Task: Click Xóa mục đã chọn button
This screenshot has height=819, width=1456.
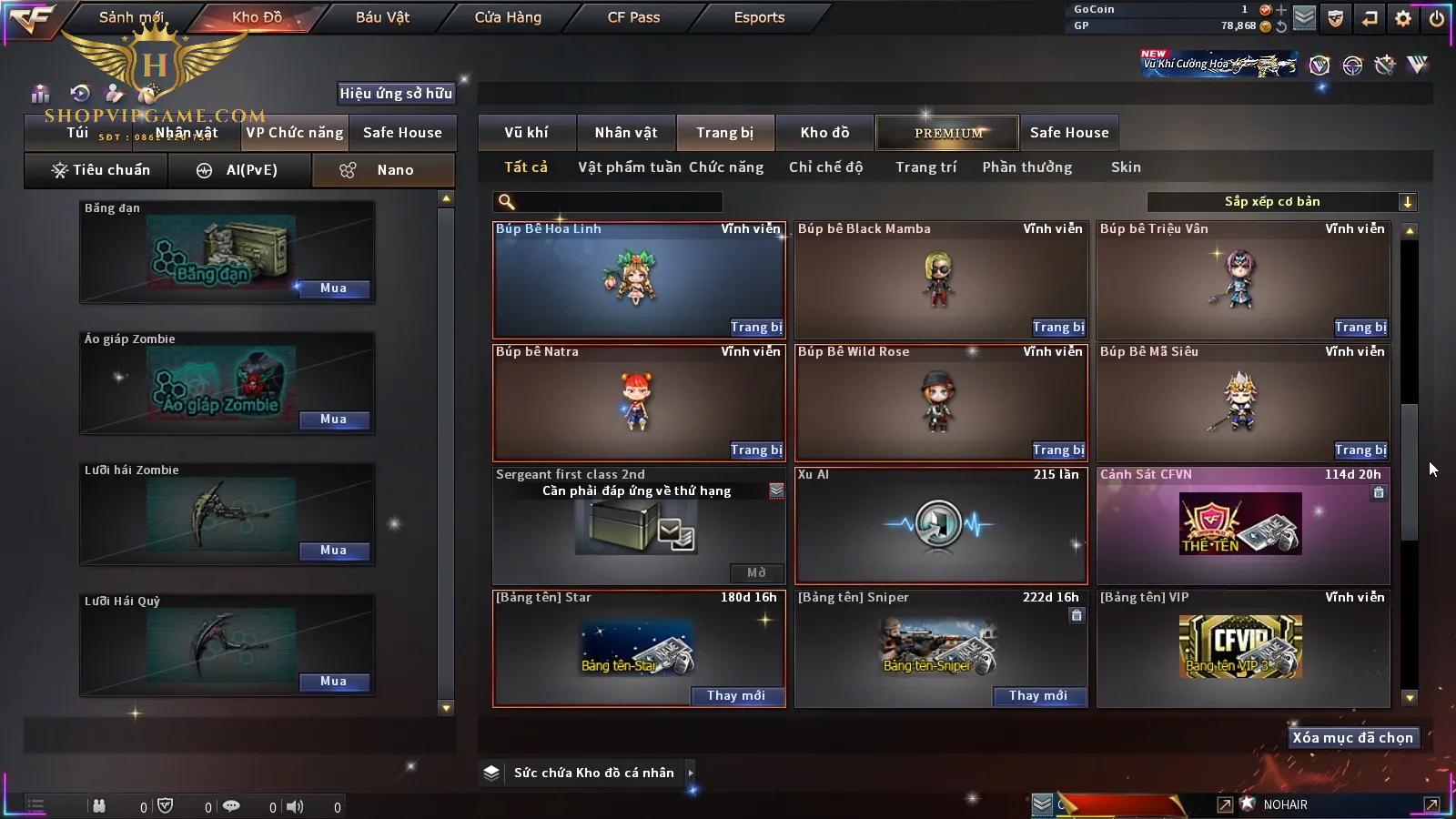Action: (x=1352, y=738)
